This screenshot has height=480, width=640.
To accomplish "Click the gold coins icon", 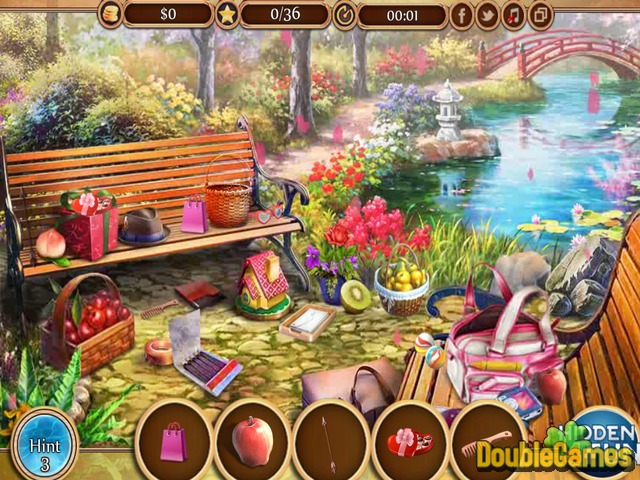I will pos(109,14).
